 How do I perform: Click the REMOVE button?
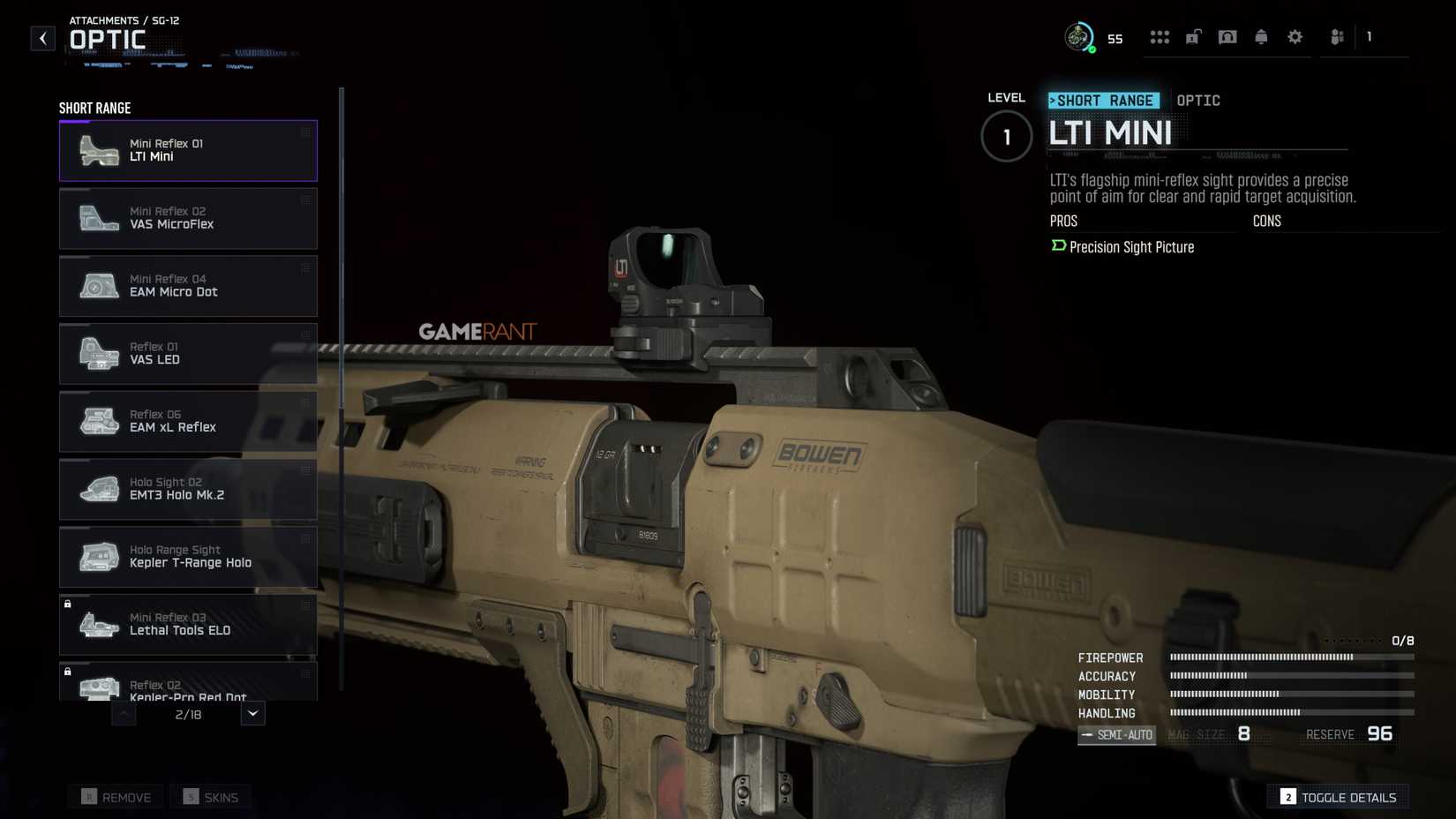[x=116, y=796]
